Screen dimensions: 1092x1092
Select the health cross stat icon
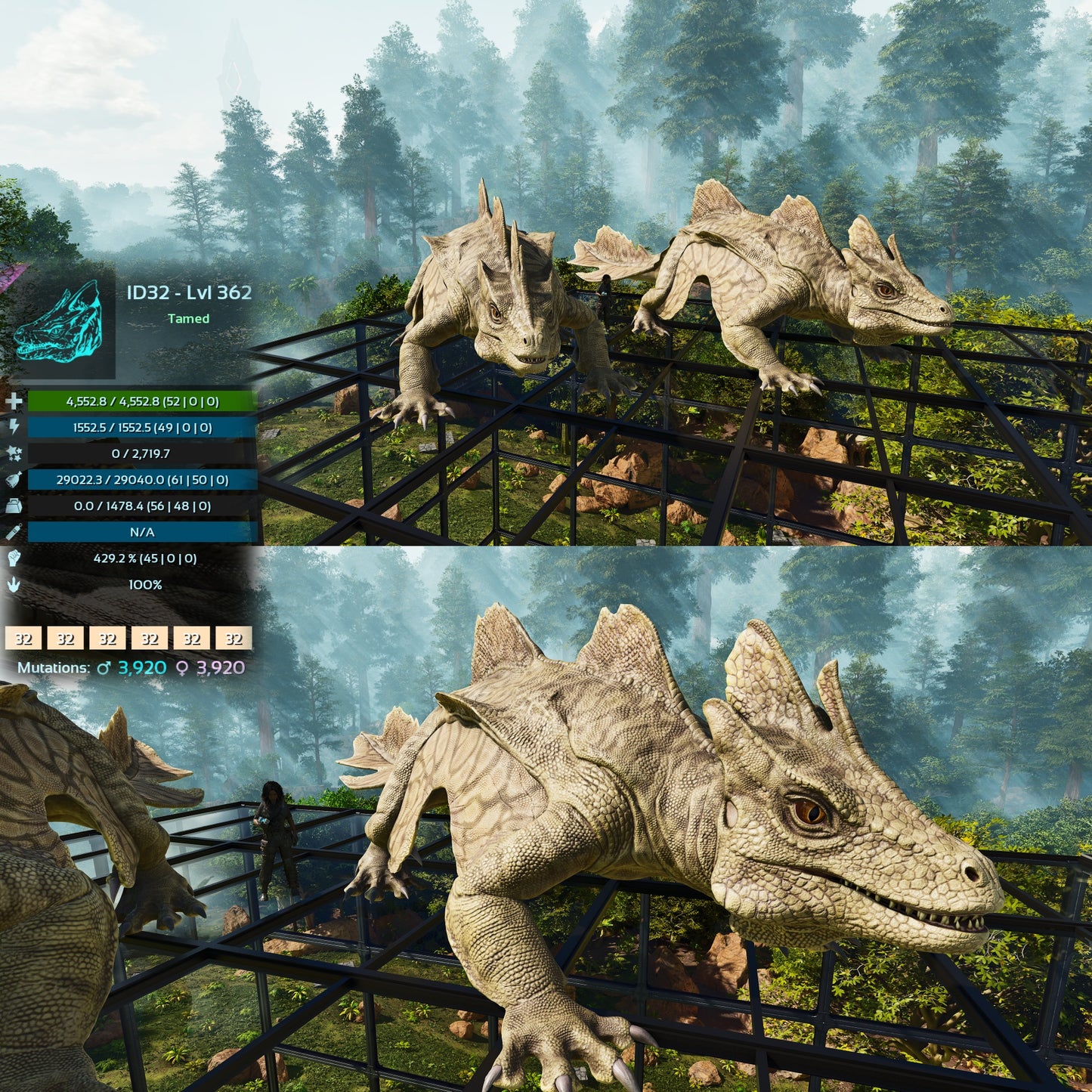(x=14, y=401)
